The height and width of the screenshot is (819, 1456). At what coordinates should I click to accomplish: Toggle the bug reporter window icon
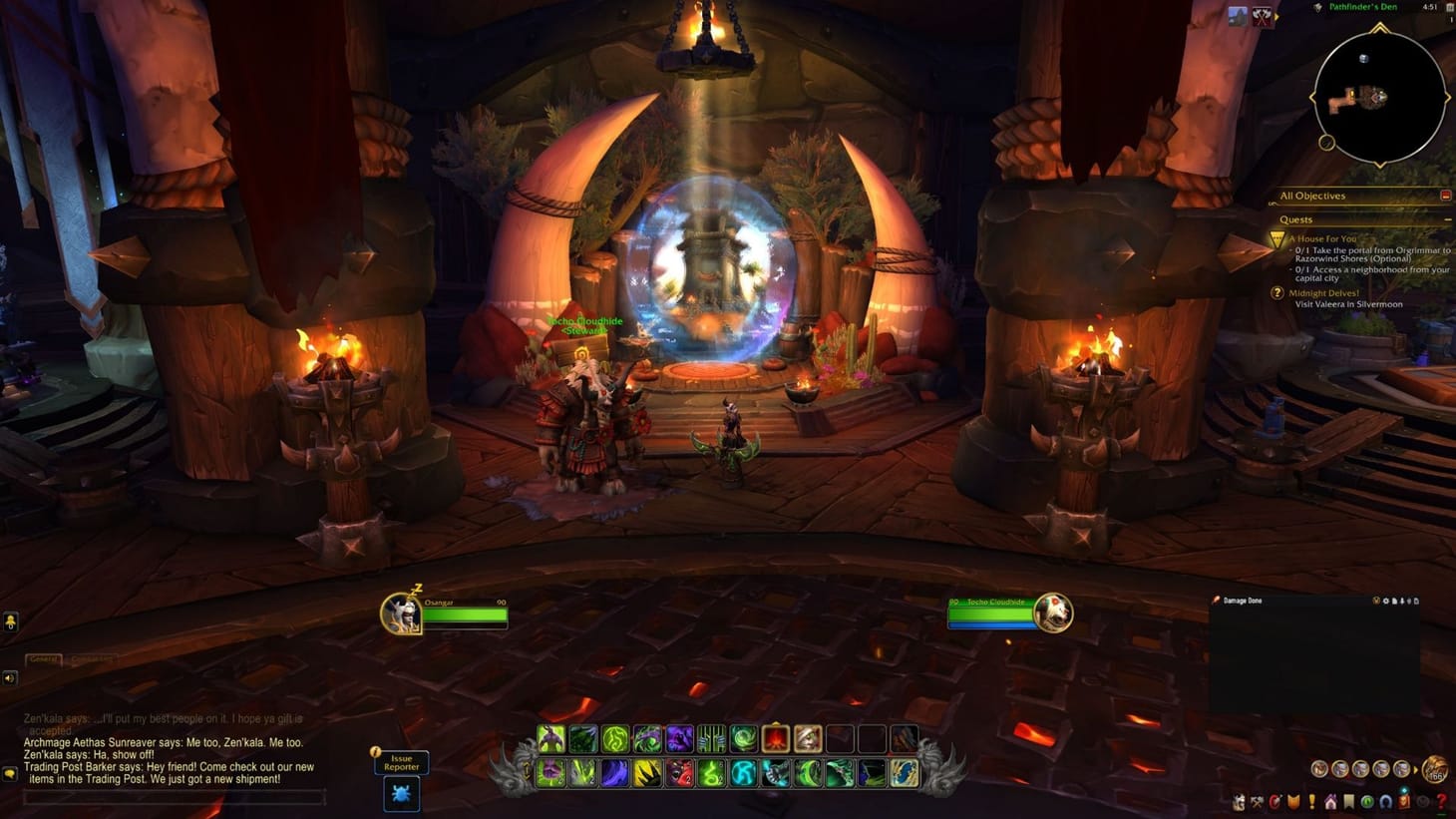click(x=401, y=795)
